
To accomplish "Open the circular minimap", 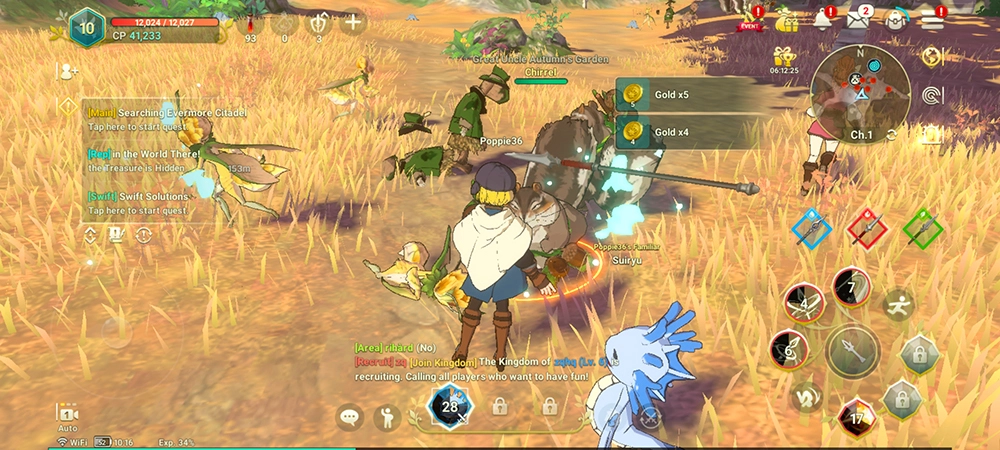I will 860,93.
